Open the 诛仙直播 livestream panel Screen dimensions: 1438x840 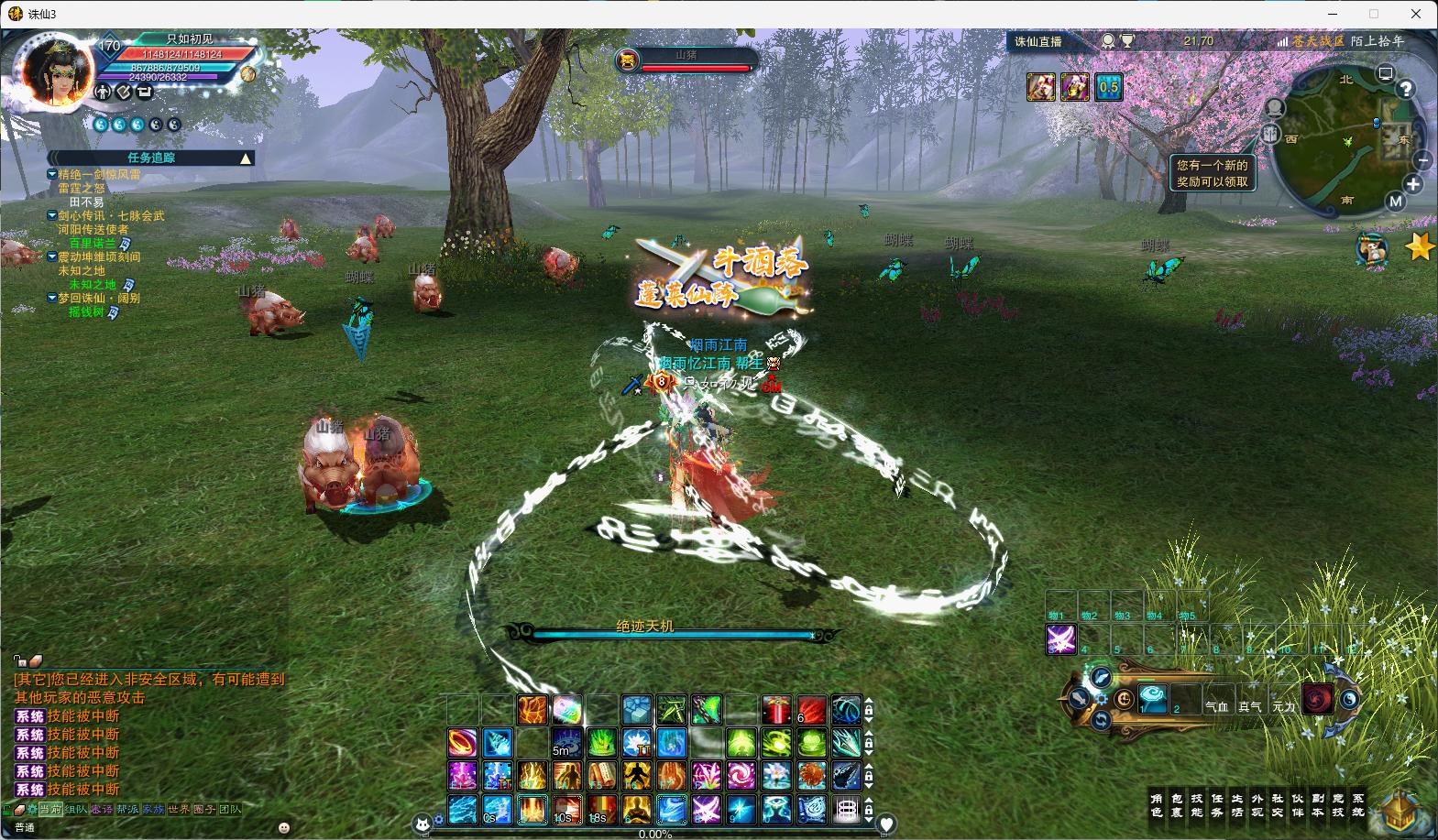click(1038, 41)
